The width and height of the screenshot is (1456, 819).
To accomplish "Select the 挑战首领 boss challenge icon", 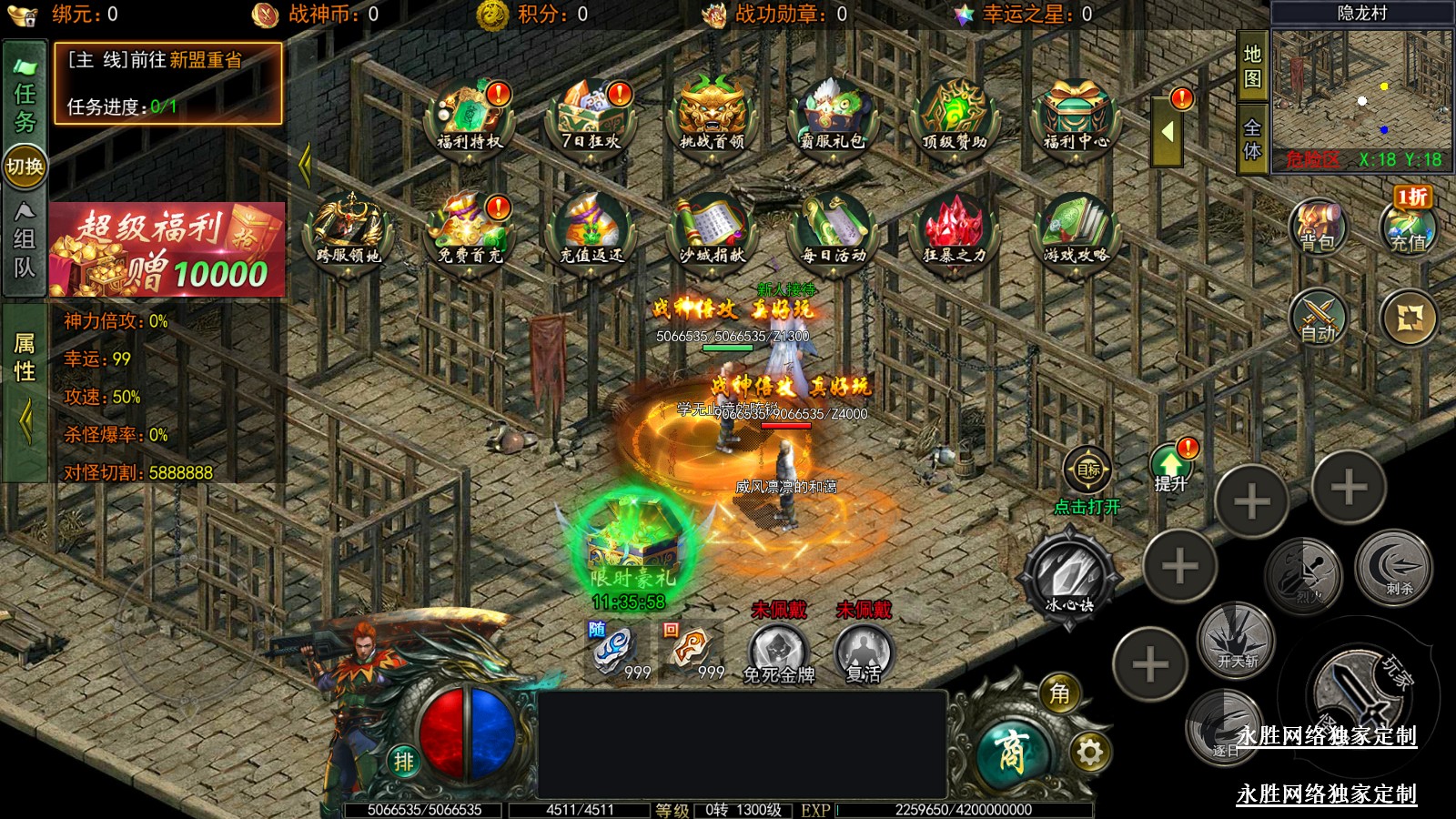I will pos(713,118).
